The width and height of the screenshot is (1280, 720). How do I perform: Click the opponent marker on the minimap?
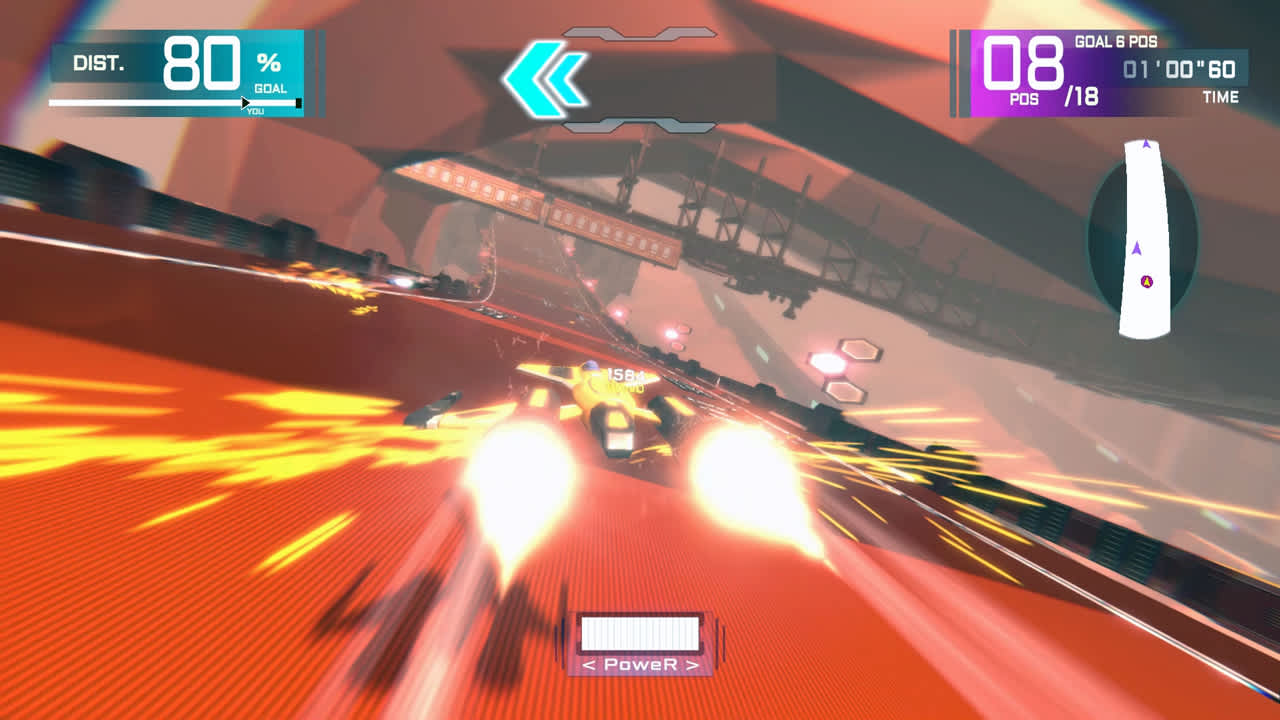click(1137, 248)
